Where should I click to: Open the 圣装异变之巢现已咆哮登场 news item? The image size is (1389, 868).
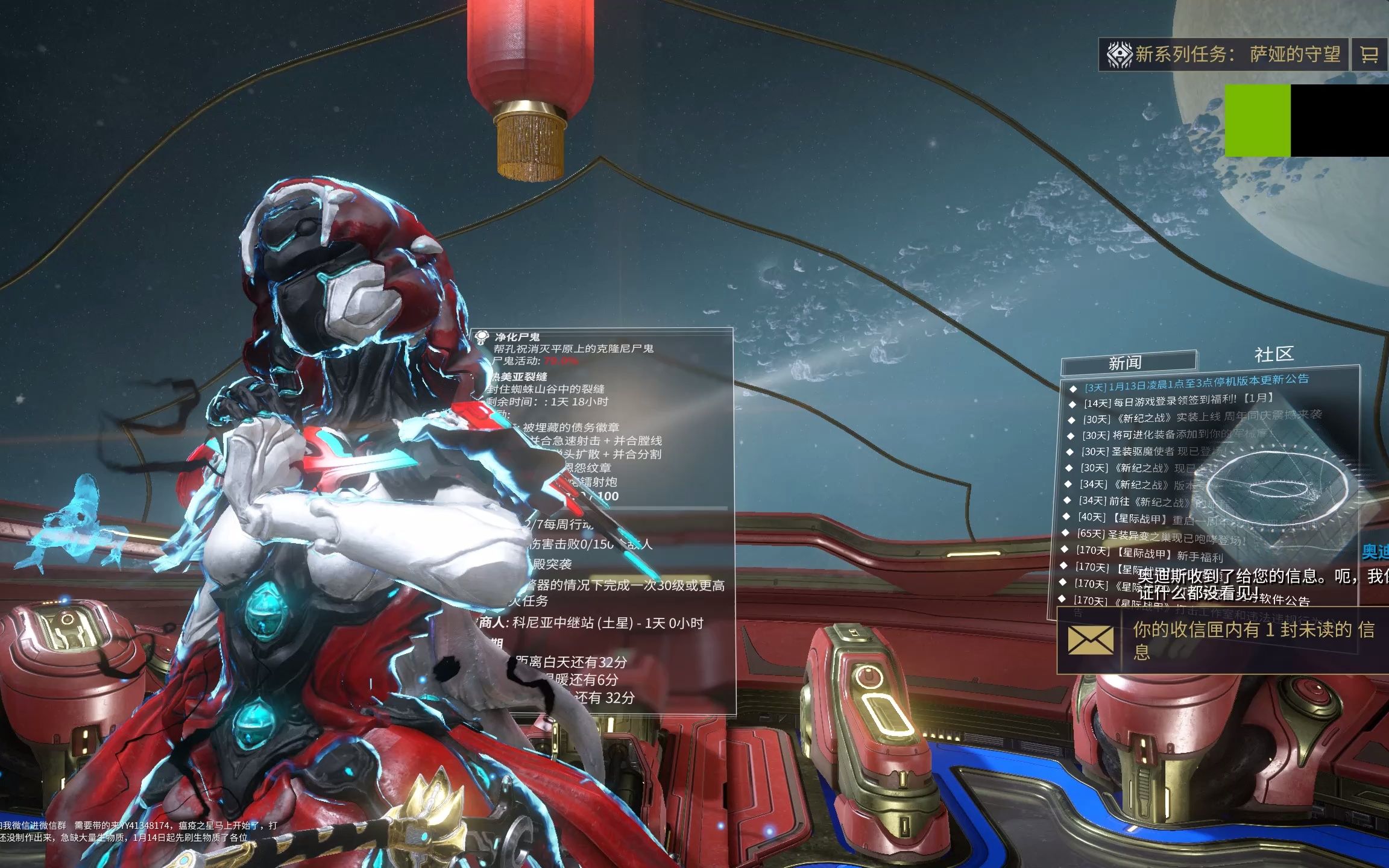pos(1161,535)
